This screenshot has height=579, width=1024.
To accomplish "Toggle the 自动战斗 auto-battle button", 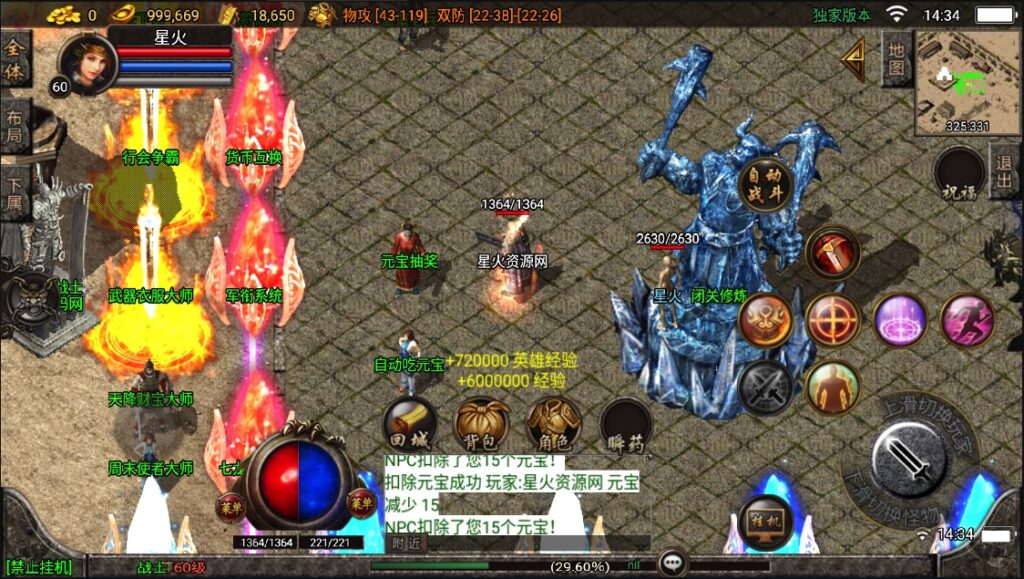I will coord(766,183).
